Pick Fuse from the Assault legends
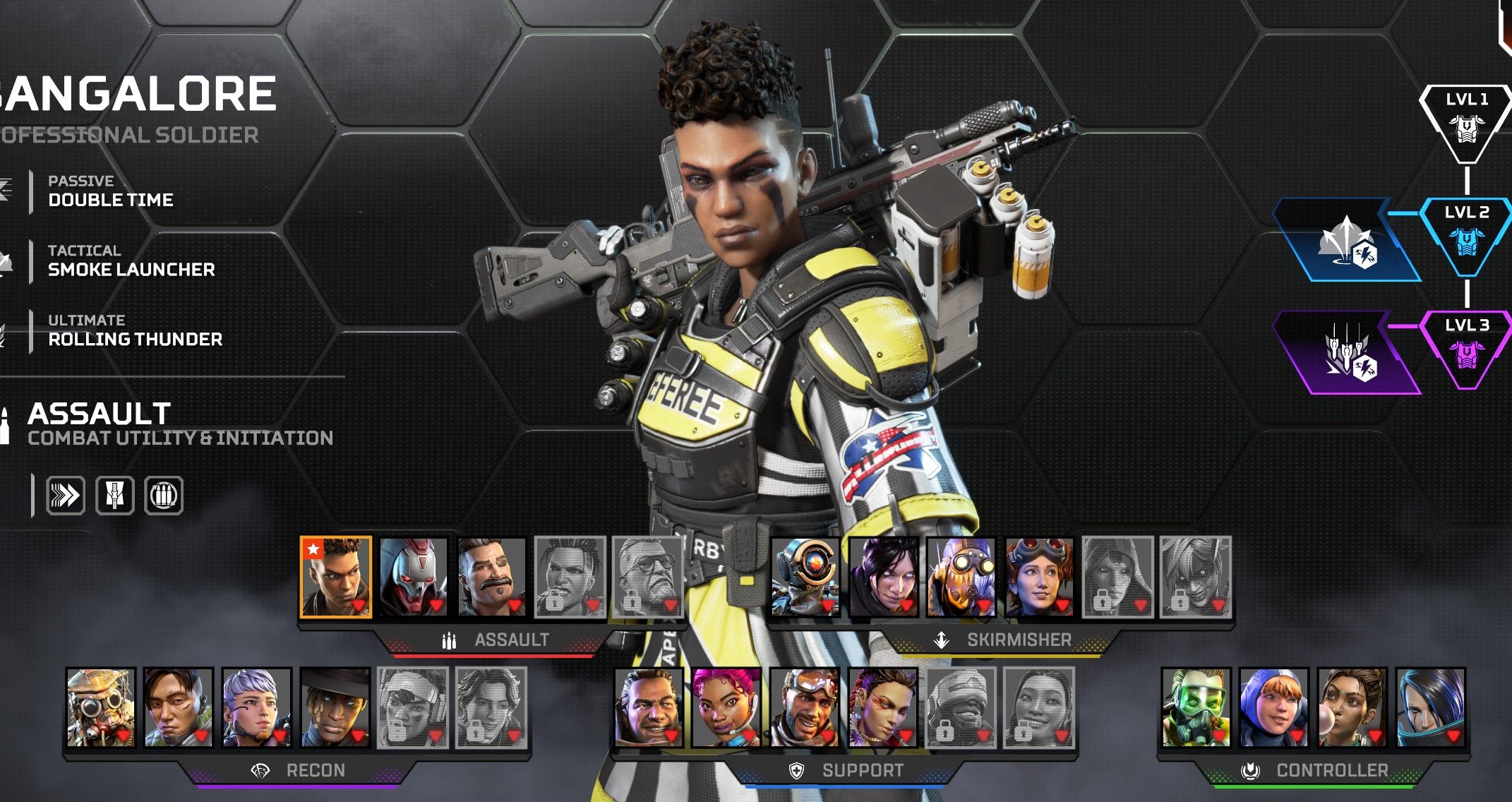The image size is (1512, 802). pyautogui.click(x=491, y=577)
